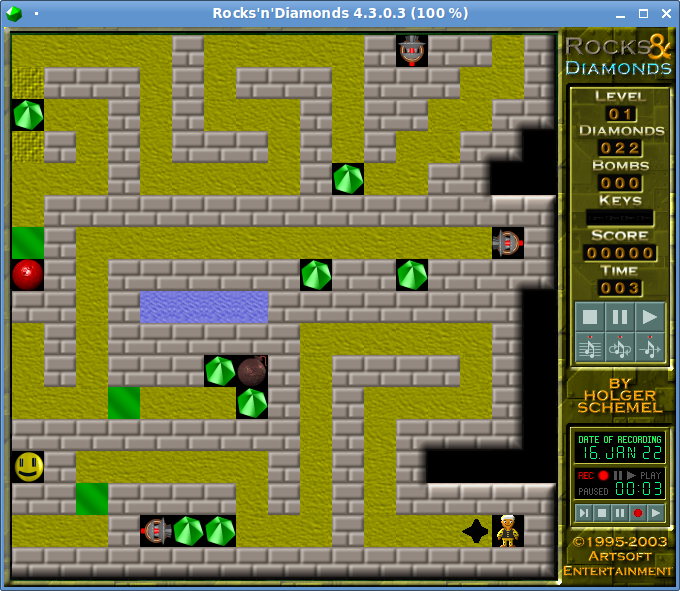Stop the tape recorder
Image resolution: width=680 pixels, height=591 pixels.
coord(601,513)
